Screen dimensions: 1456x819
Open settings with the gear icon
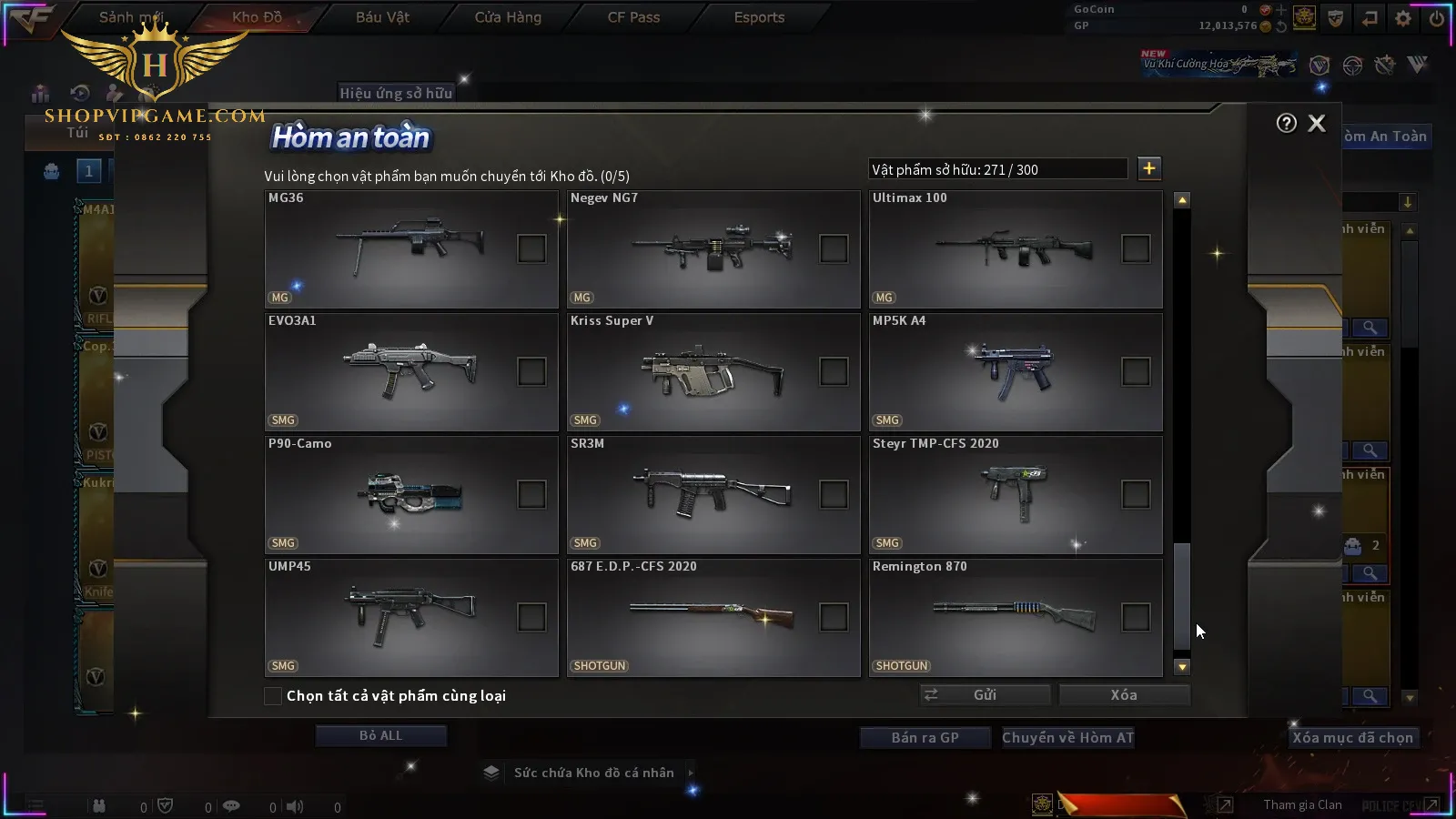point(1403,18)
